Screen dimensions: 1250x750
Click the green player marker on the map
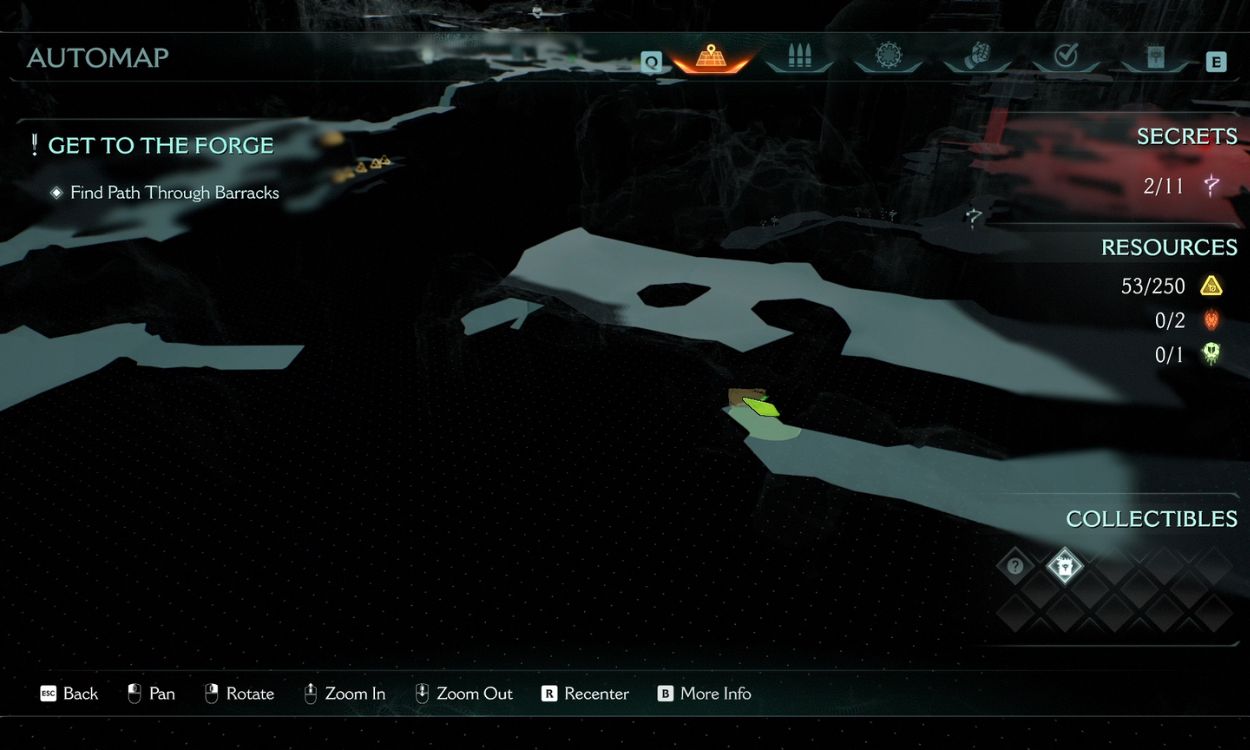click(762, 406)
